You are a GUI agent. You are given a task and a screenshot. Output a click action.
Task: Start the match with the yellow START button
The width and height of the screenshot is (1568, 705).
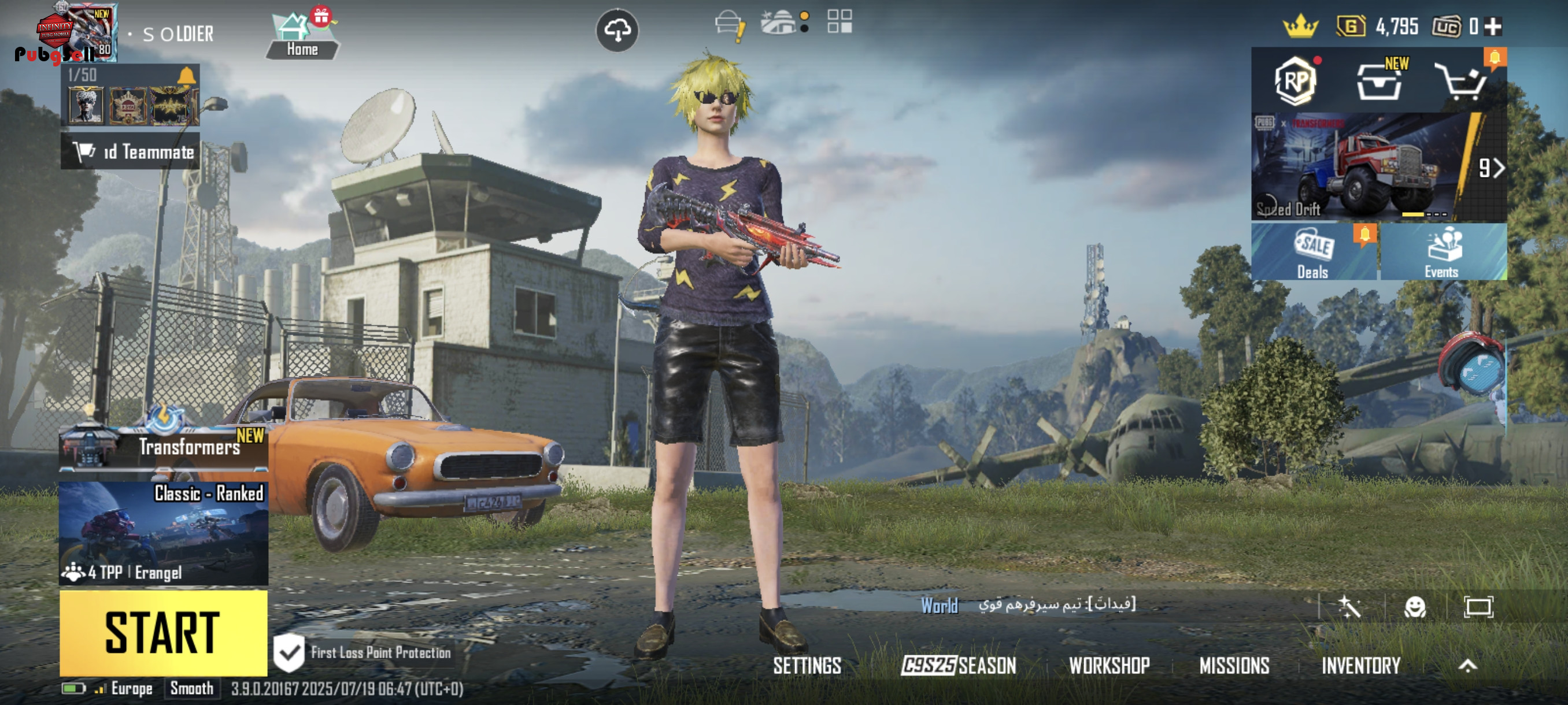(163, 633)
